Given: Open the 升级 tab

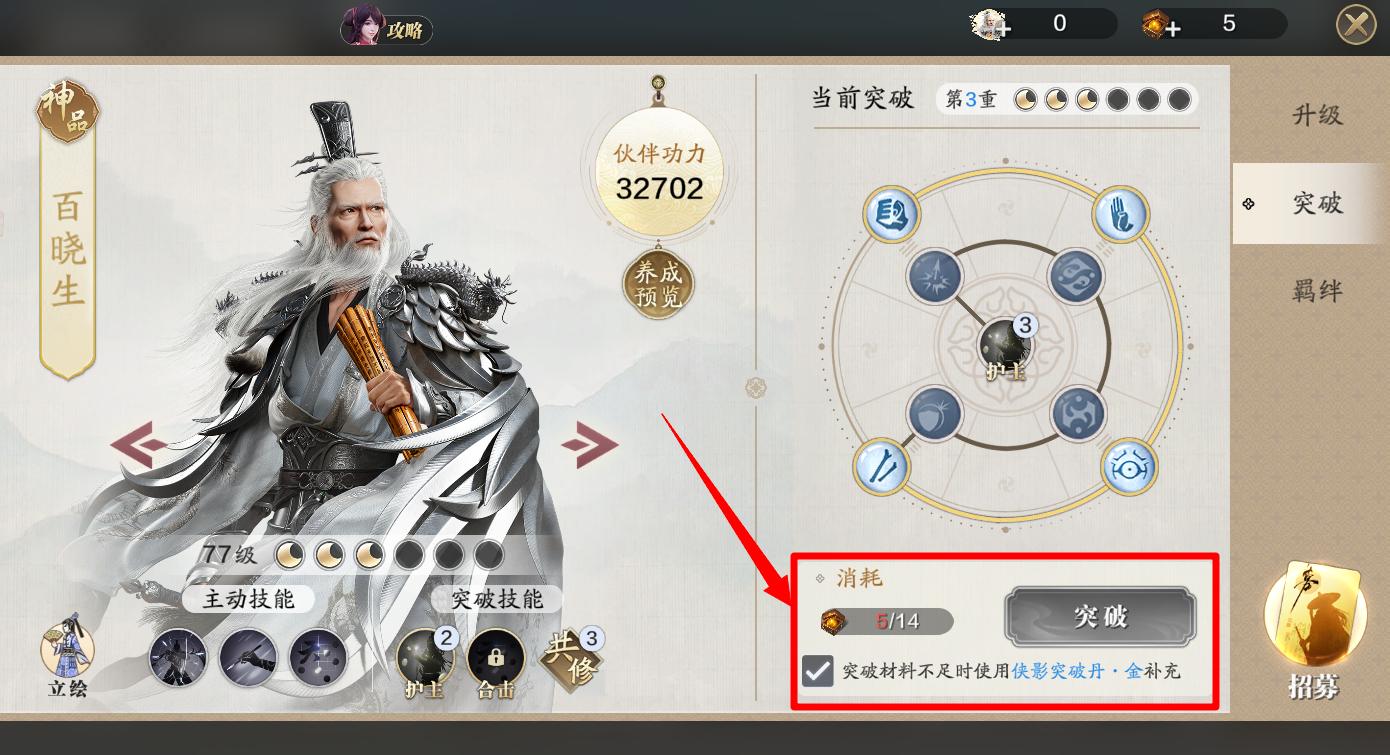Looking at the screenshot, I should click(1319, 114).
